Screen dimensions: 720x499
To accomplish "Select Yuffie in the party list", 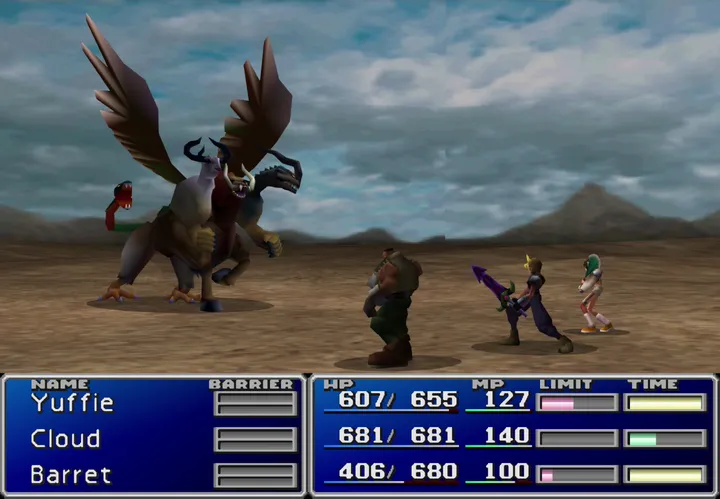I will click(x=72, y=403).
